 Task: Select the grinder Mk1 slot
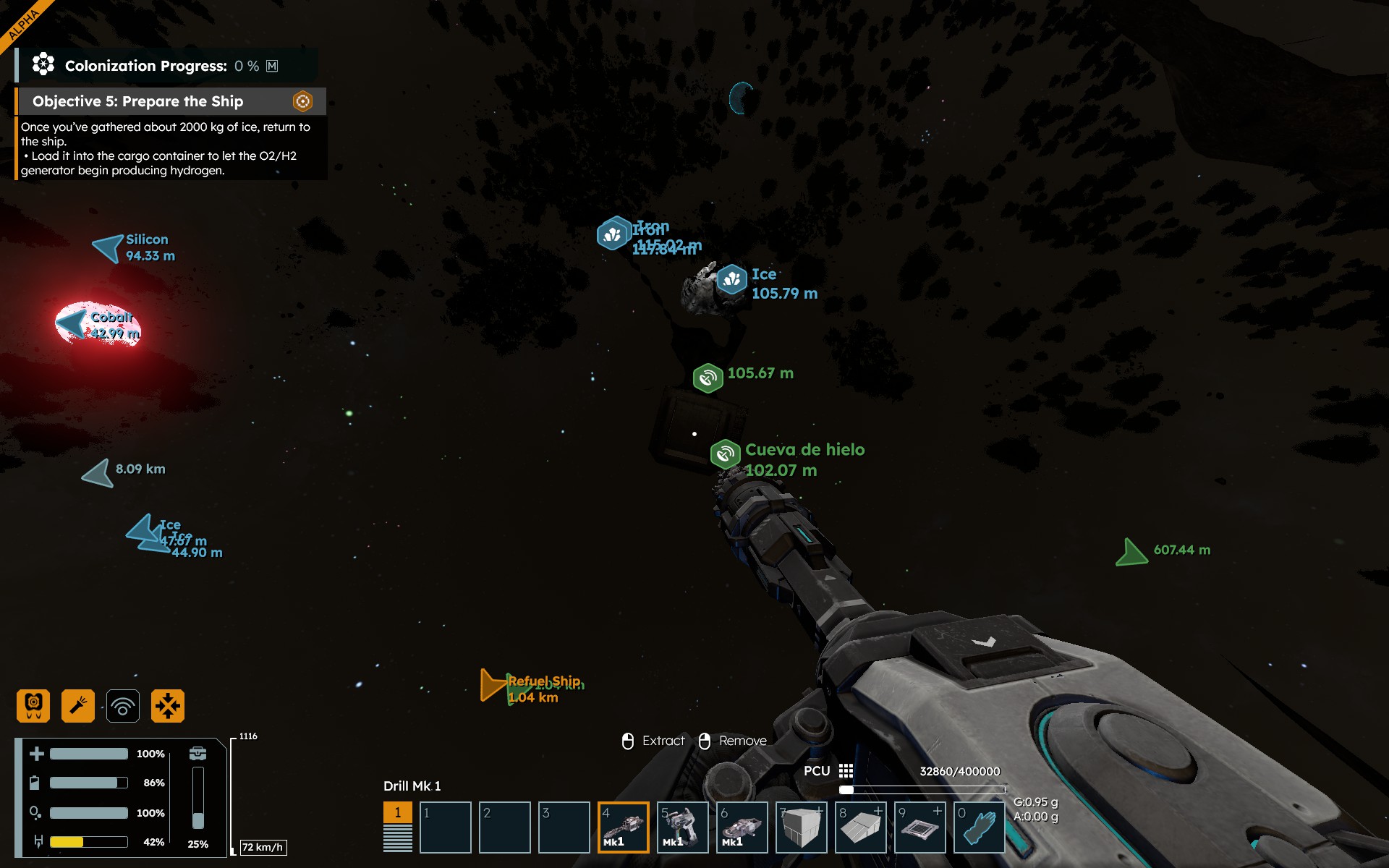click(x=742, y=827)
